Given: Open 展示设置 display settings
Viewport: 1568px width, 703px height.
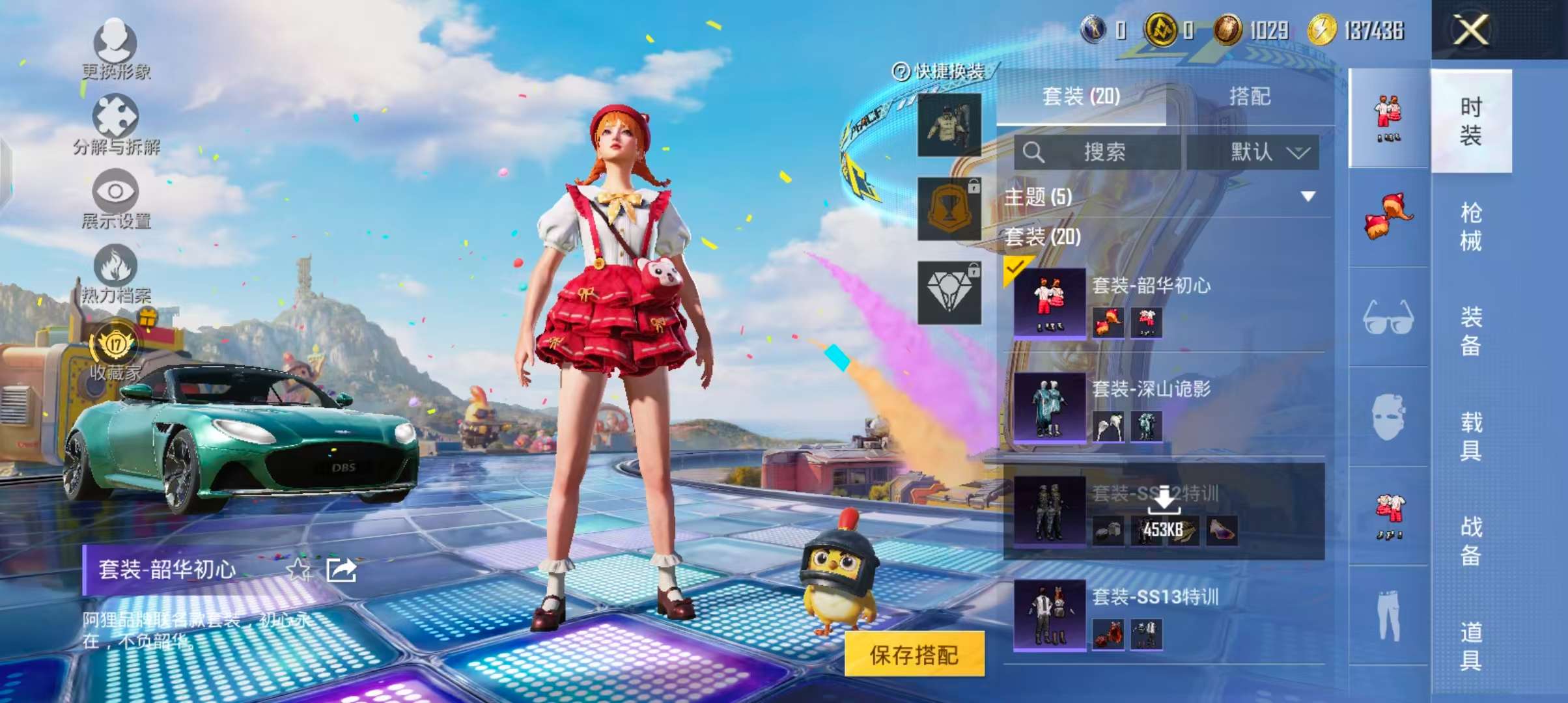Looking at the screenshot, I should pos(115,198).
